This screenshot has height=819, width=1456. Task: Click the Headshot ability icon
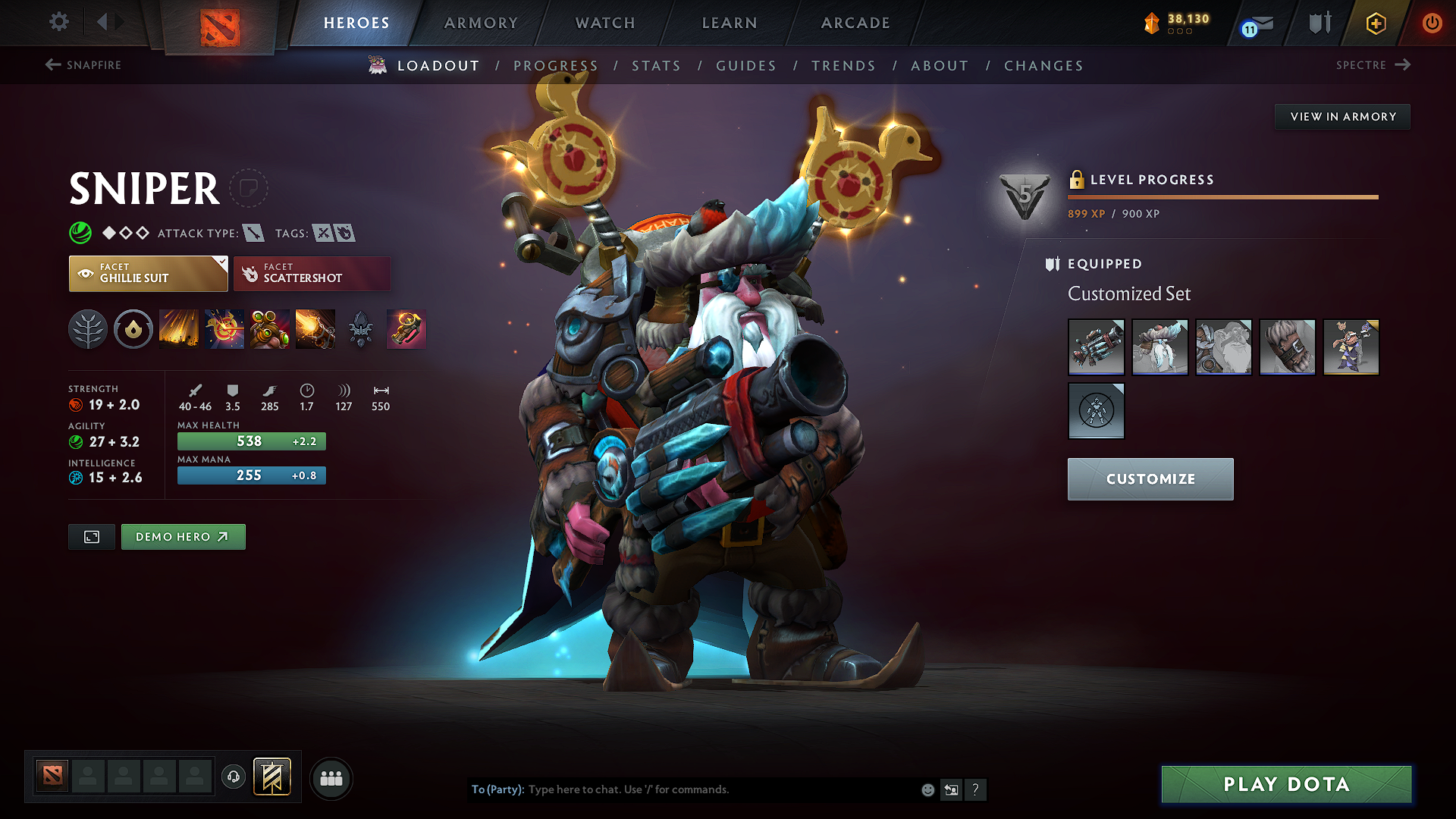coord(224,329)
